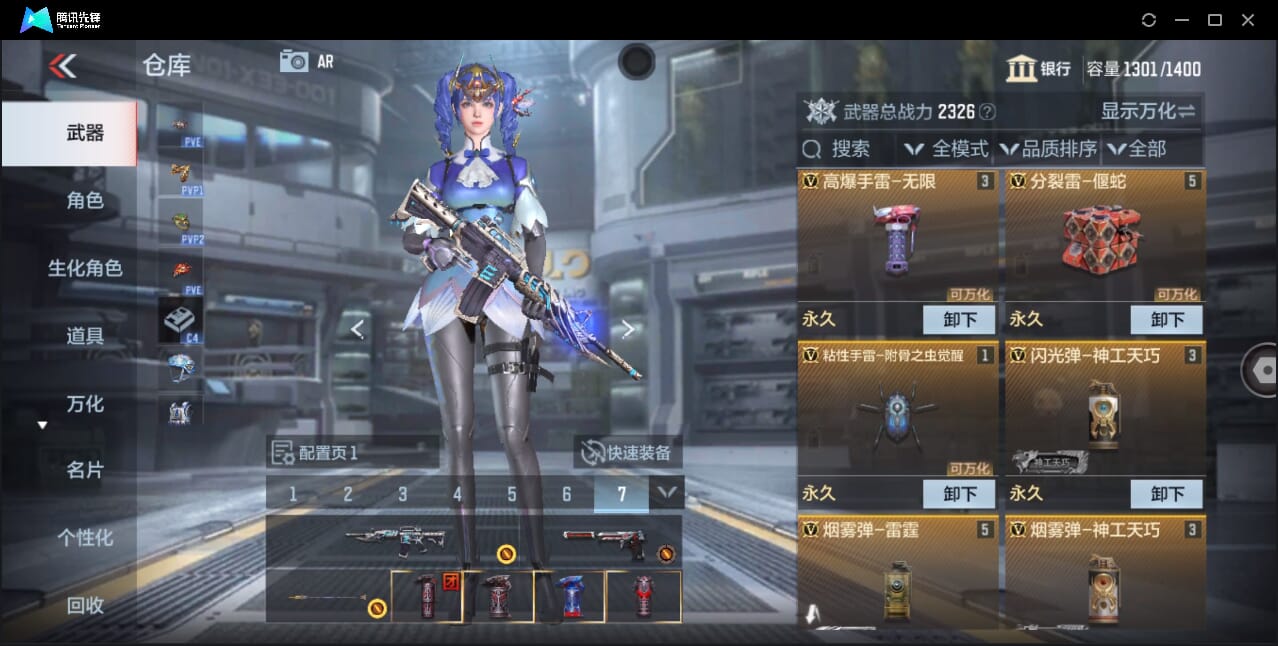Click the 快速装备 quick equip button
The image size is (1278, 646).
point(628,452)
